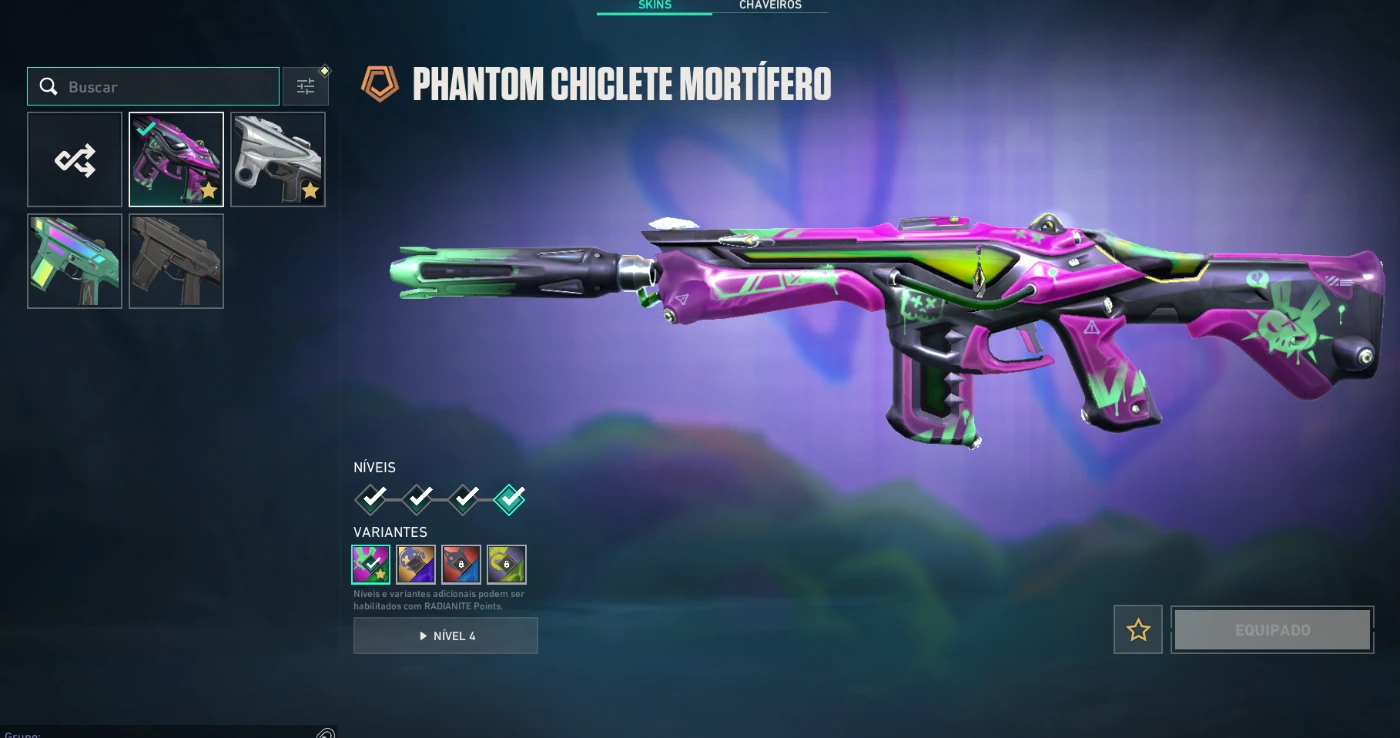Screen dimensions: 1400x738
Task: Open the skin filter options
Action: pos(306,87)
